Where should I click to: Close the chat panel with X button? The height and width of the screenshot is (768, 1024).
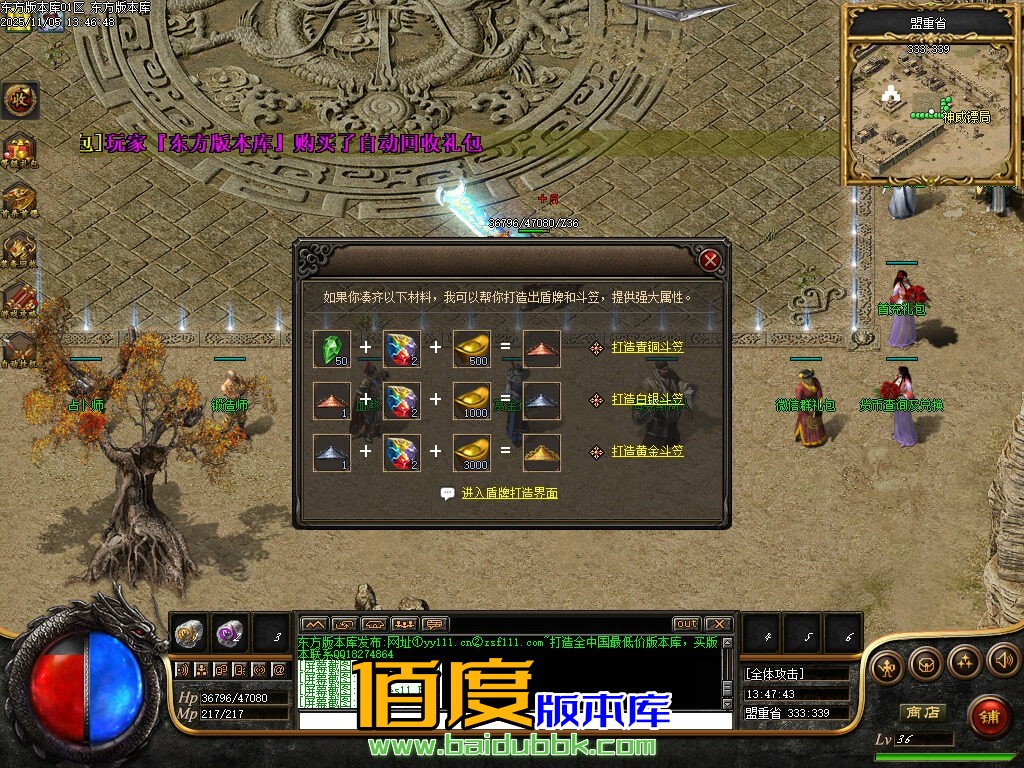pyautogui.click(x=718, y=624)
